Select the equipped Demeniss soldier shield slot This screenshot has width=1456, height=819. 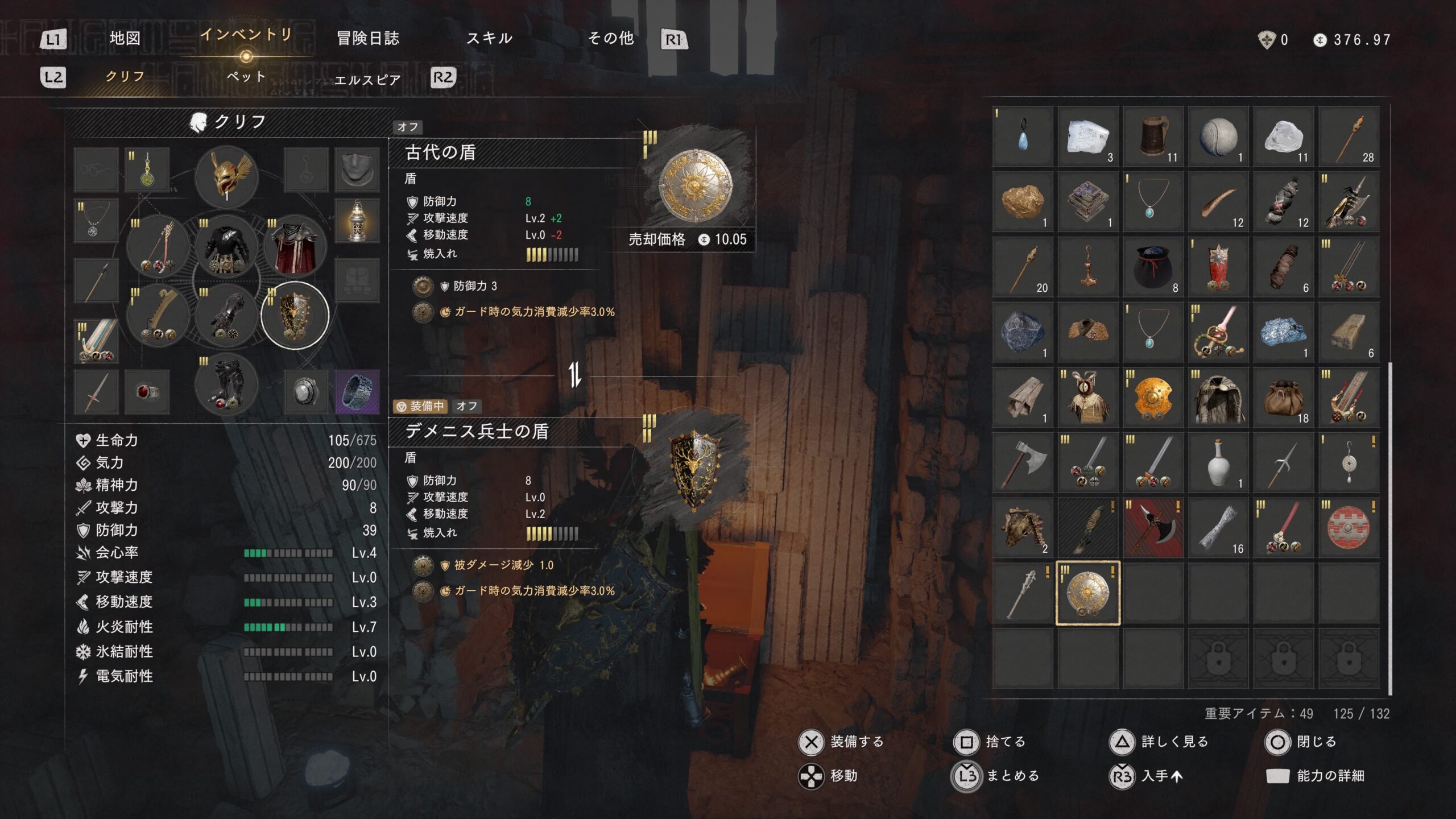pyautogui.click(x=295, y=316)
